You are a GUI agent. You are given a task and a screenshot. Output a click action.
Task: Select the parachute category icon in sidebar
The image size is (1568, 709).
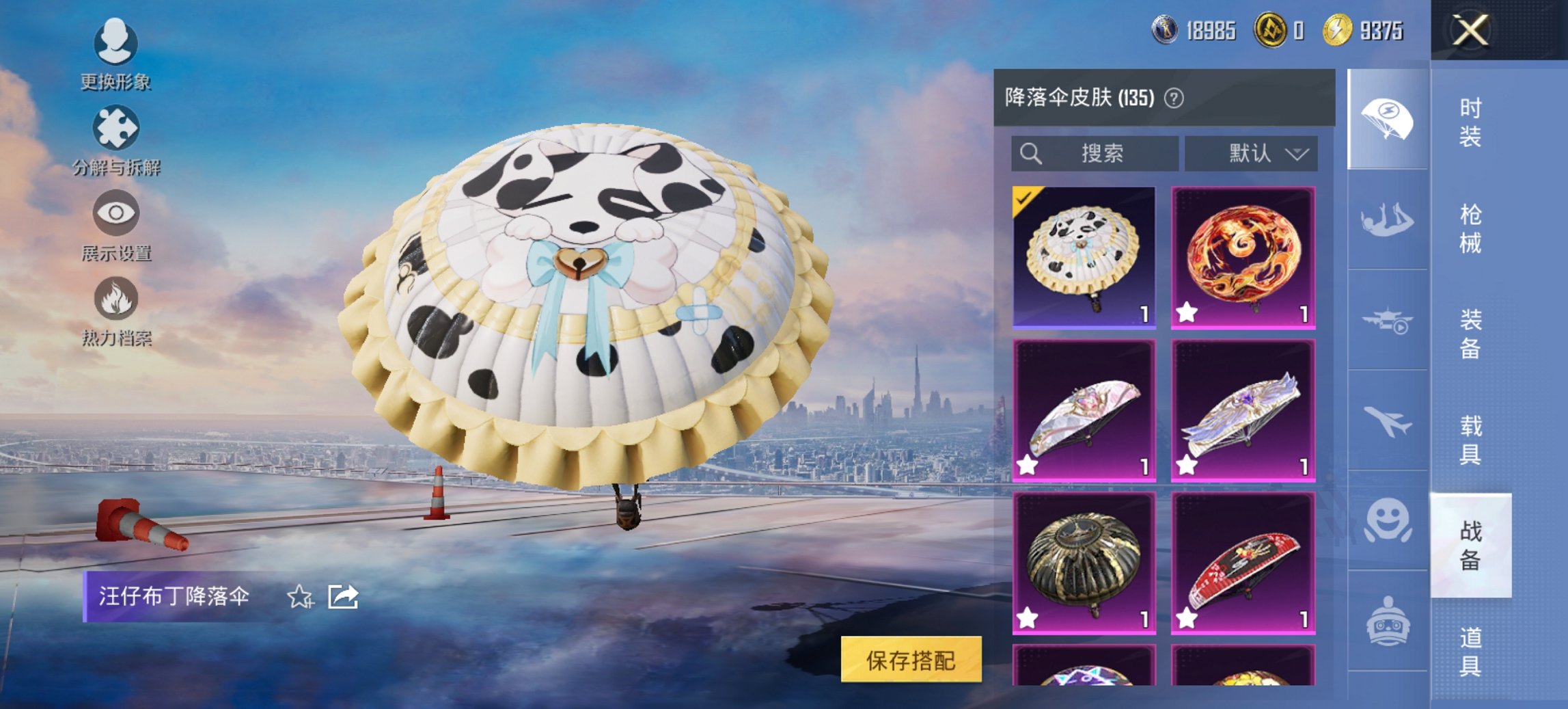tap(1388, 120)
